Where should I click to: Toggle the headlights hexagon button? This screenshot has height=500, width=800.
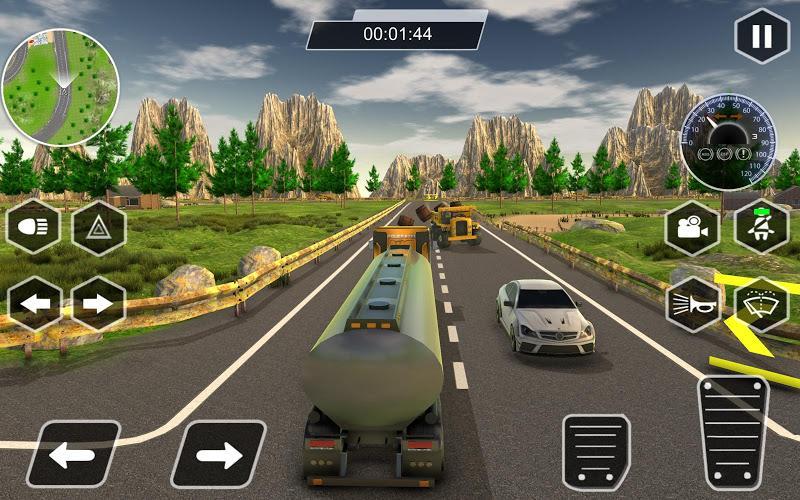coord(34,228)
